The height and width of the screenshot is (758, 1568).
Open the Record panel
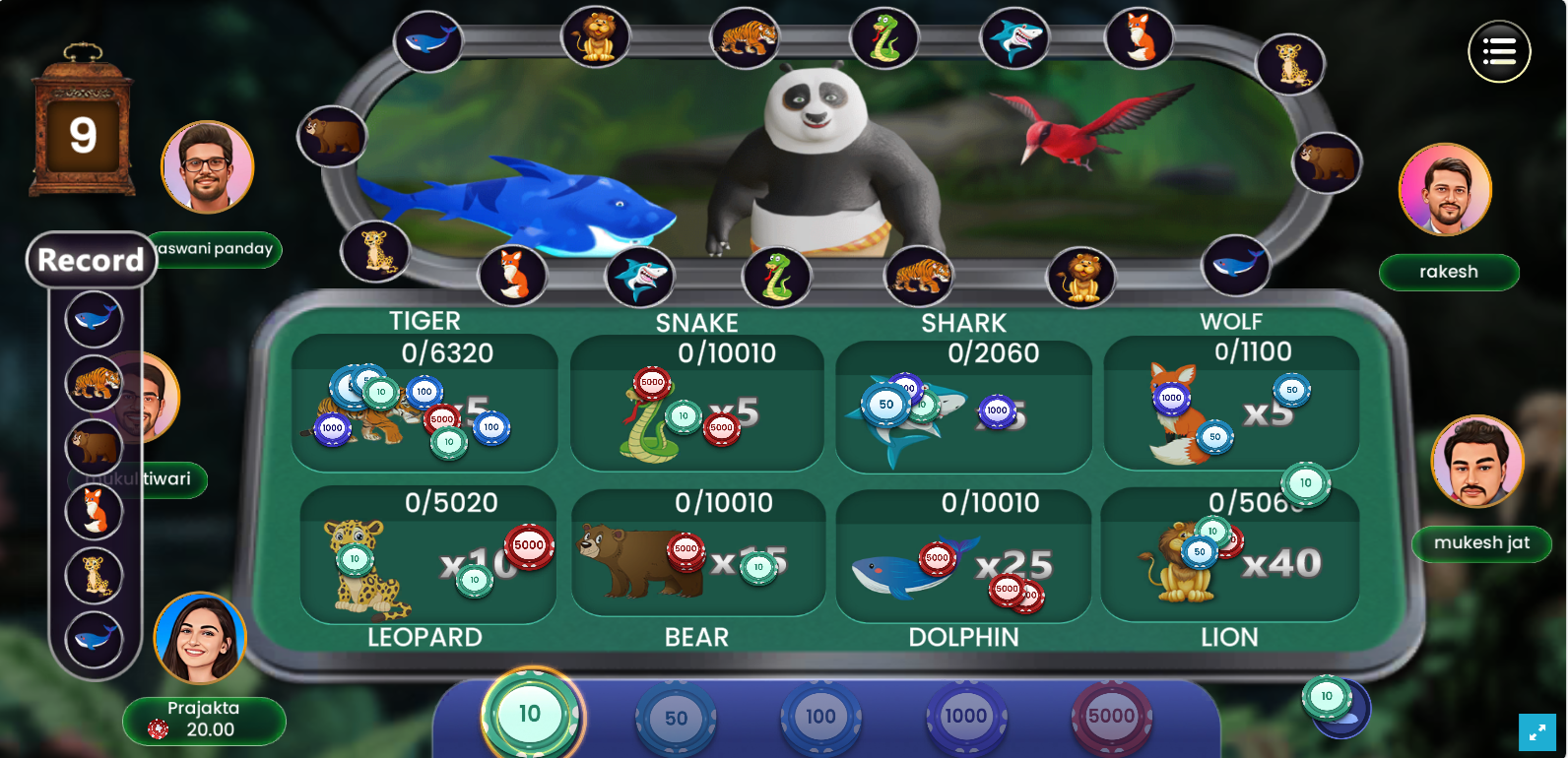click(x=90, y=260)
